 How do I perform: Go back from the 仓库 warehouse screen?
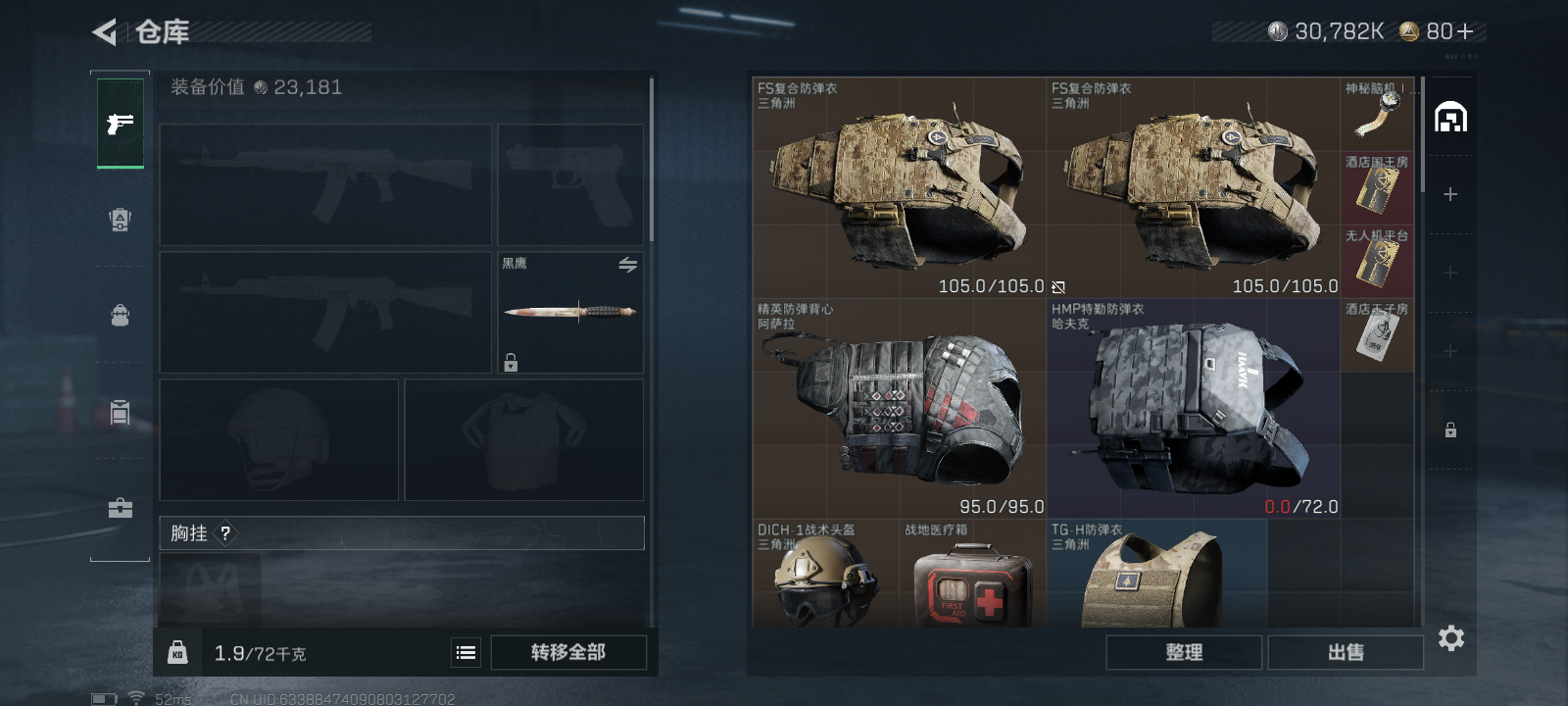pyautogui.click(x=105, y=32)
